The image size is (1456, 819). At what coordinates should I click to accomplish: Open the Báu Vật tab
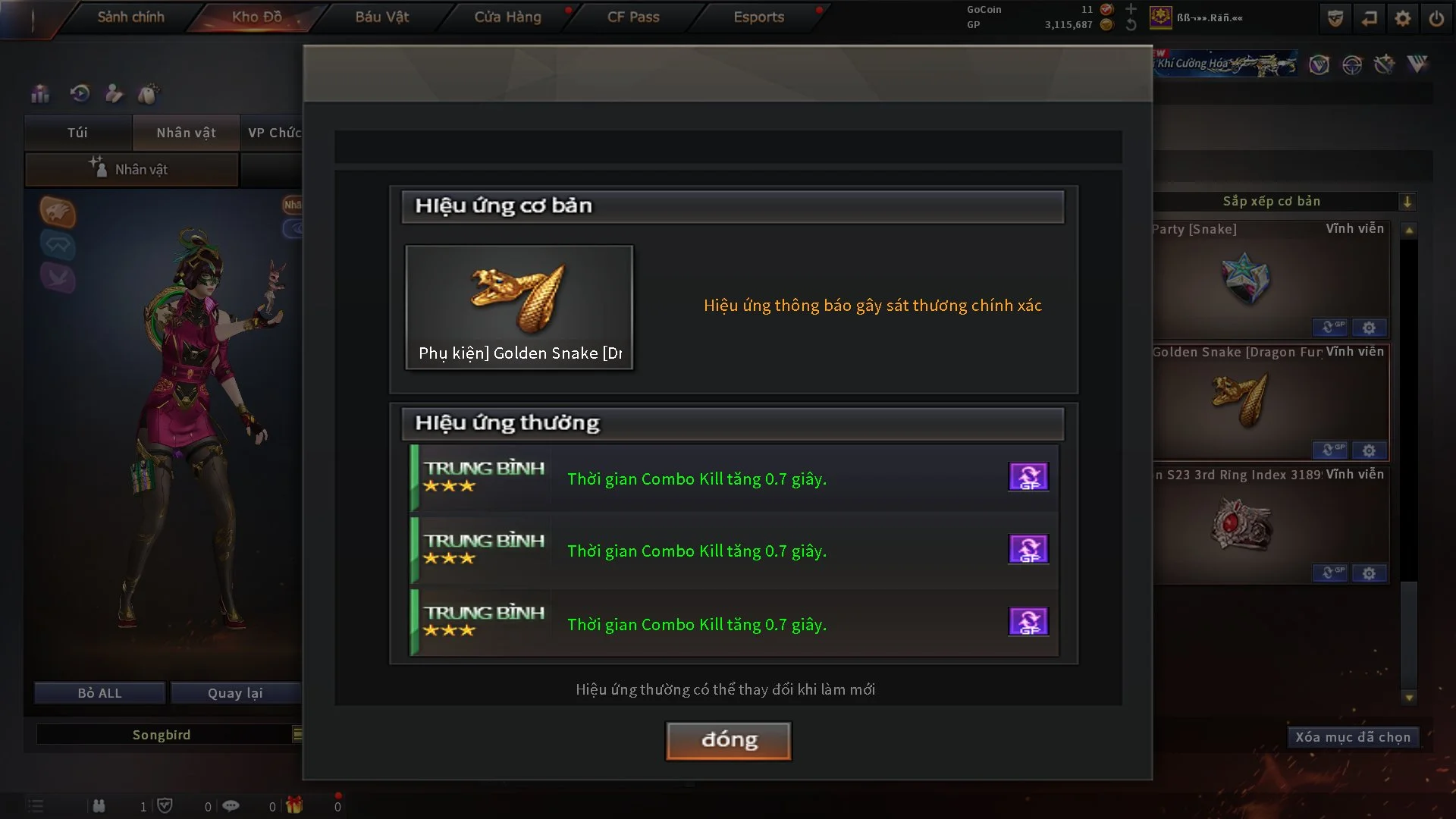(x=381, y=17)
